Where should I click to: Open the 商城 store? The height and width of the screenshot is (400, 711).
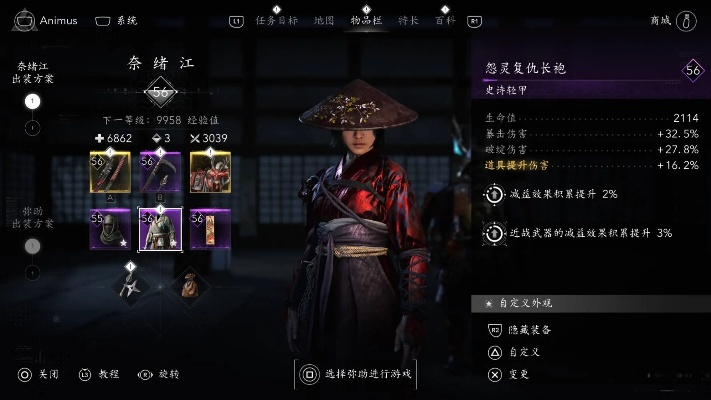[674, 20]
